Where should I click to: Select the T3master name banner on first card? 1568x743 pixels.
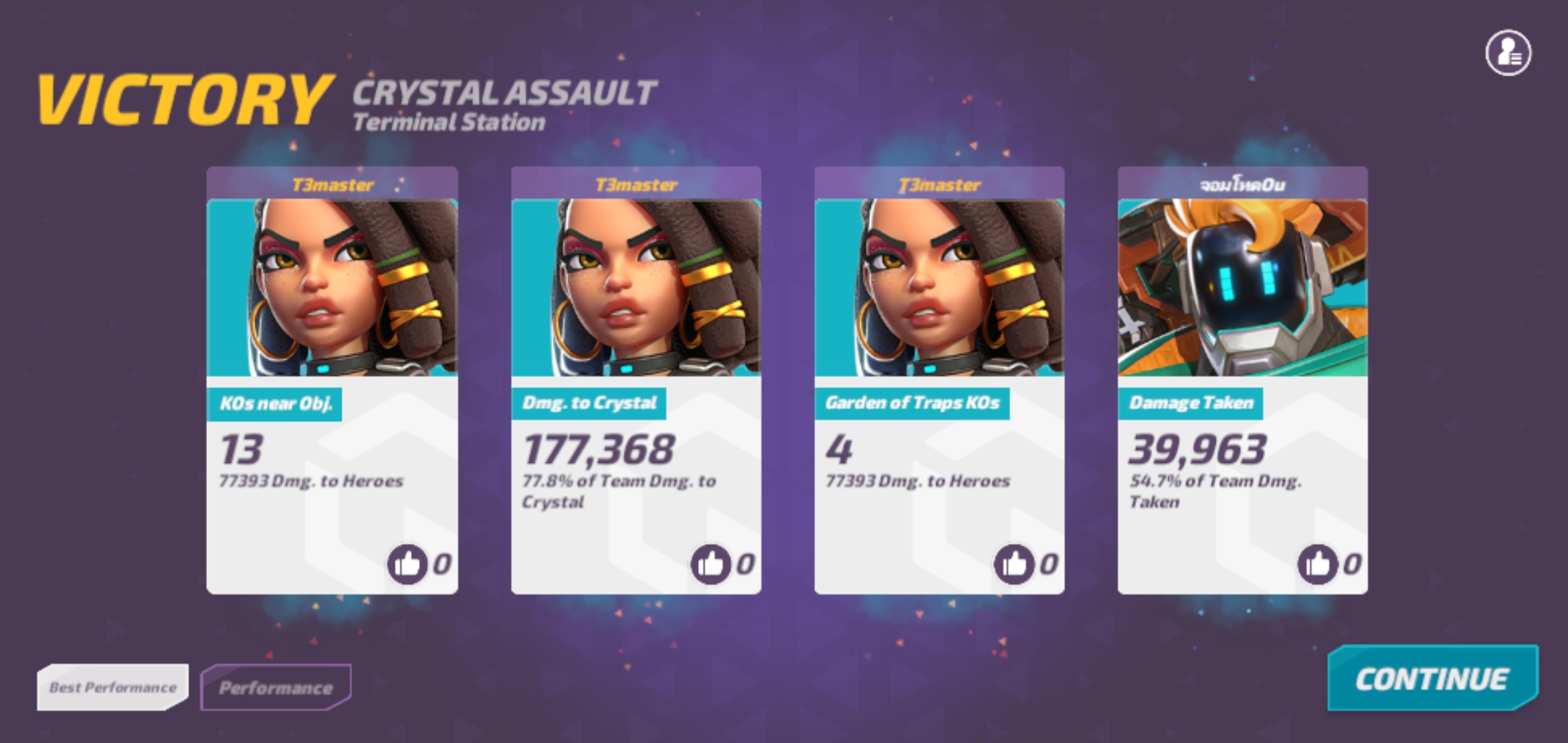pyautogui.click(x=332, y=184)
